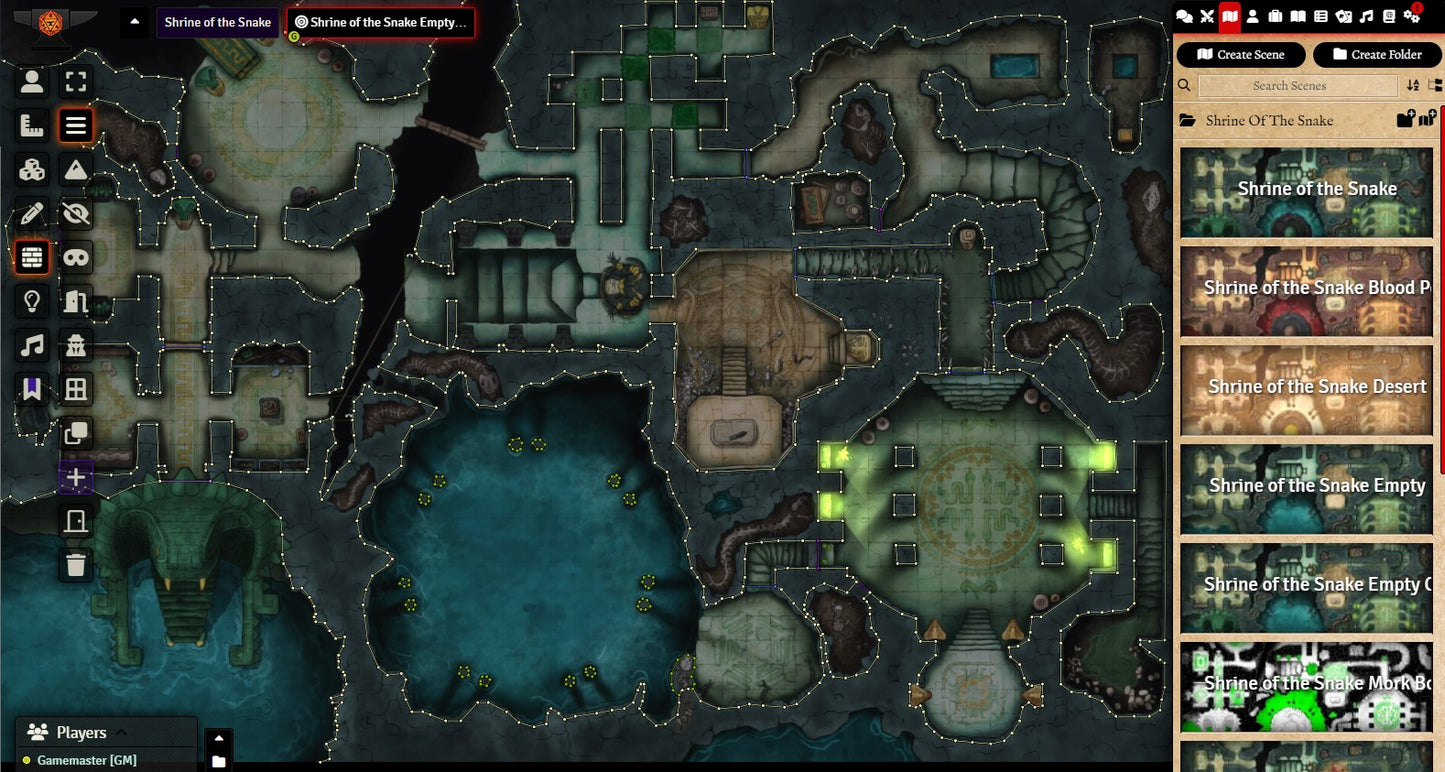Open the ambient sounds music-note control
Viewport: 1445px width, 772px height.
pyautogui.click(x=32, y=346)
